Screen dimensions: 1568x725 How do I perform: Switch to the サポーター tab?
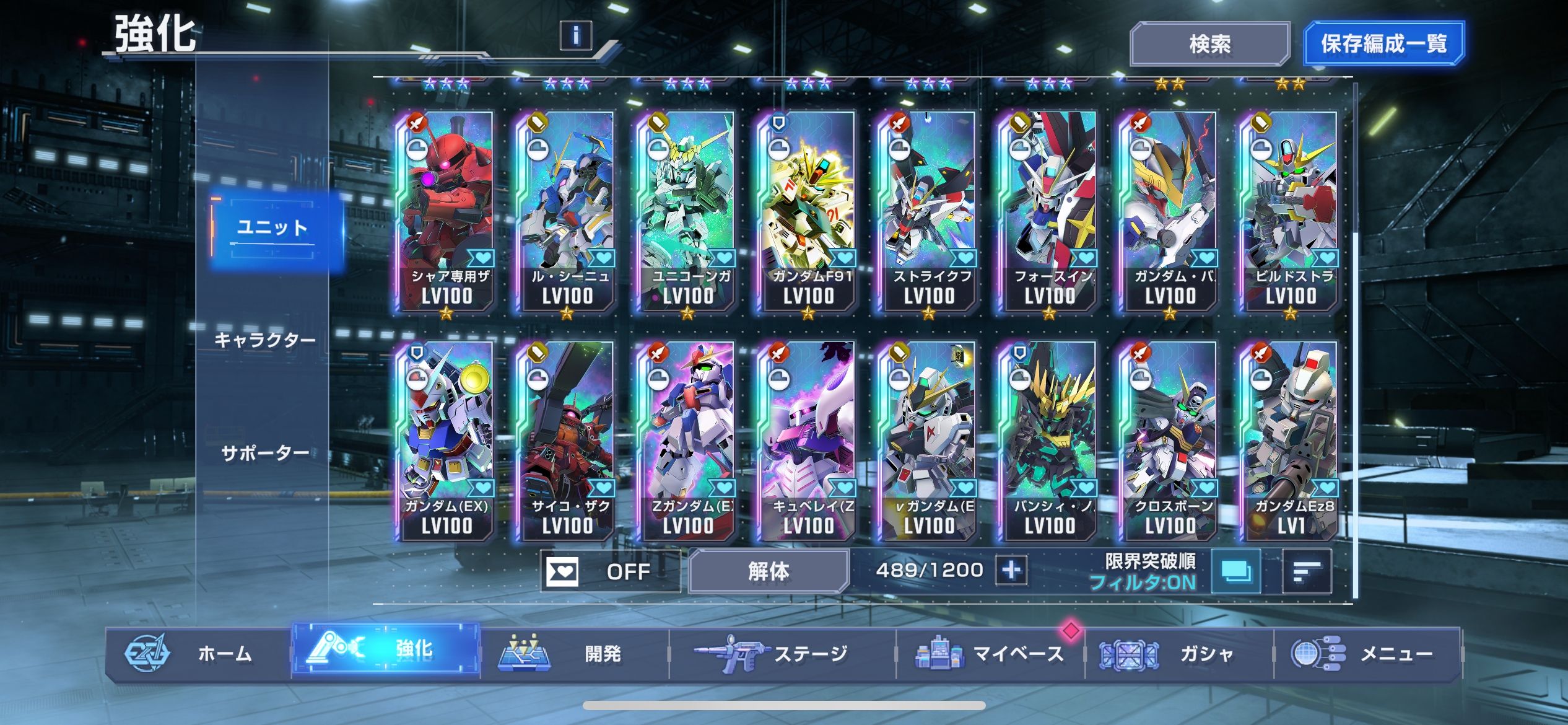point(265,454)
